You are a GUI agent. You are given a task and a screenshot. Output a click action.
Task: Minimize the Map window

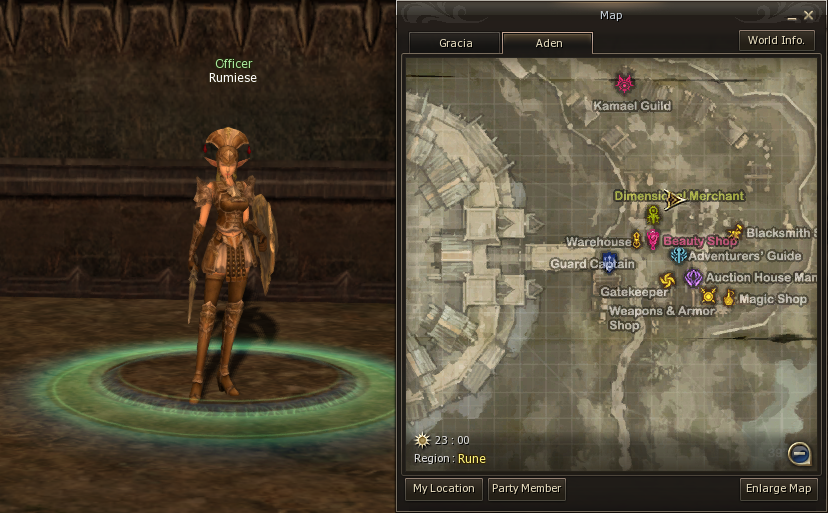tap(789, 15)
